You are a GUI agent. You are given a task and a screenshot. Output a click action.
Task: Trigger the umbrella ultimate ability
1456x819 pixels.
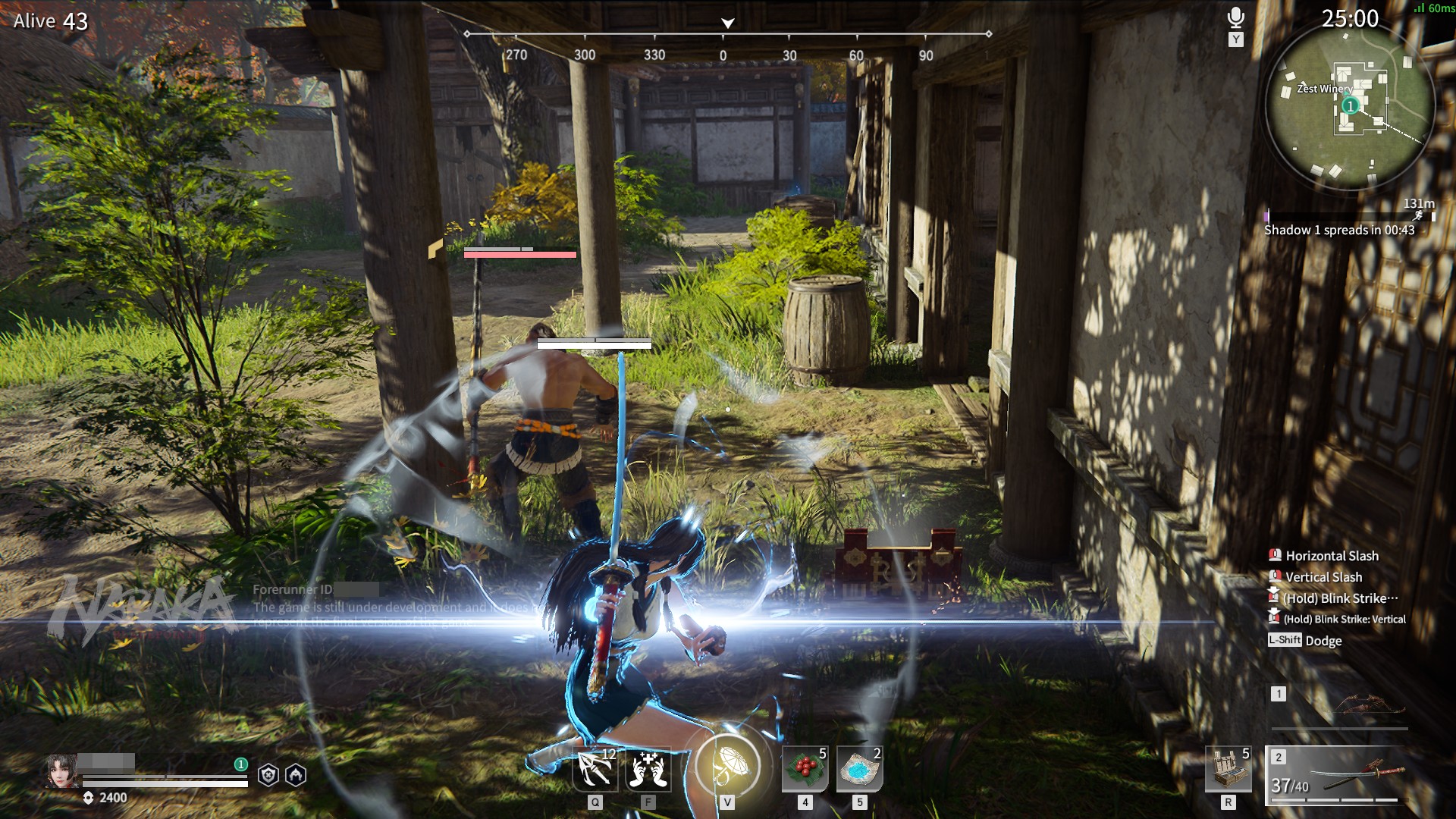pos(727,766)
